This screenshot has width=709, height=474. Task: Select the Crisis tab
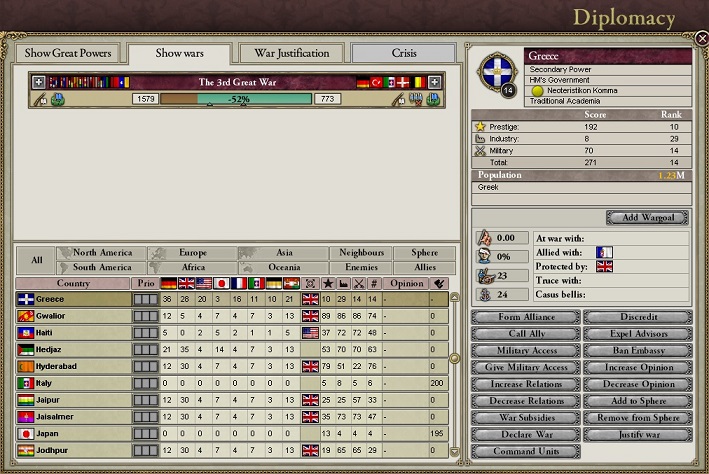(403, 53)
